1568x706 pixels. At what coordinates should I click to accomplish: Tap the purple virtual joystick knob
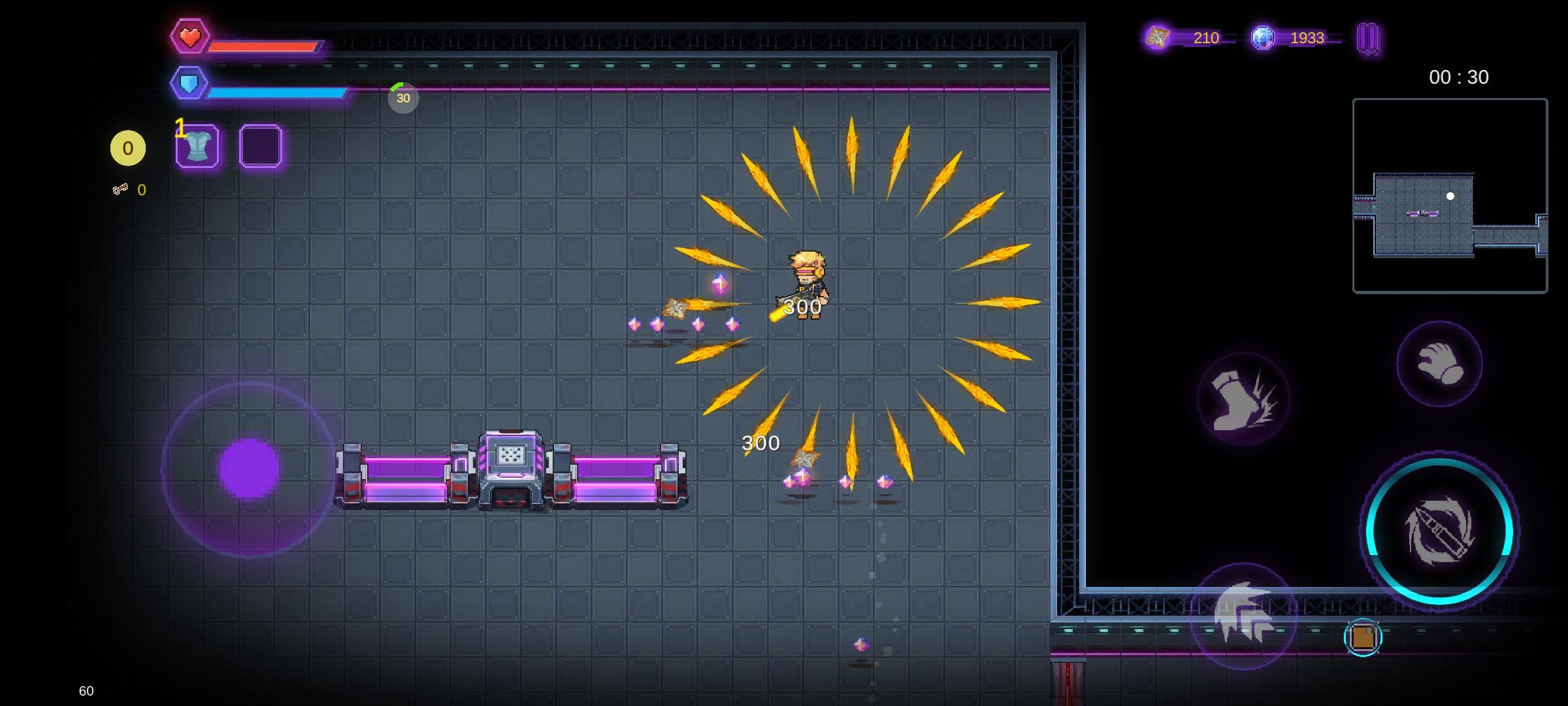click(249, 469)
